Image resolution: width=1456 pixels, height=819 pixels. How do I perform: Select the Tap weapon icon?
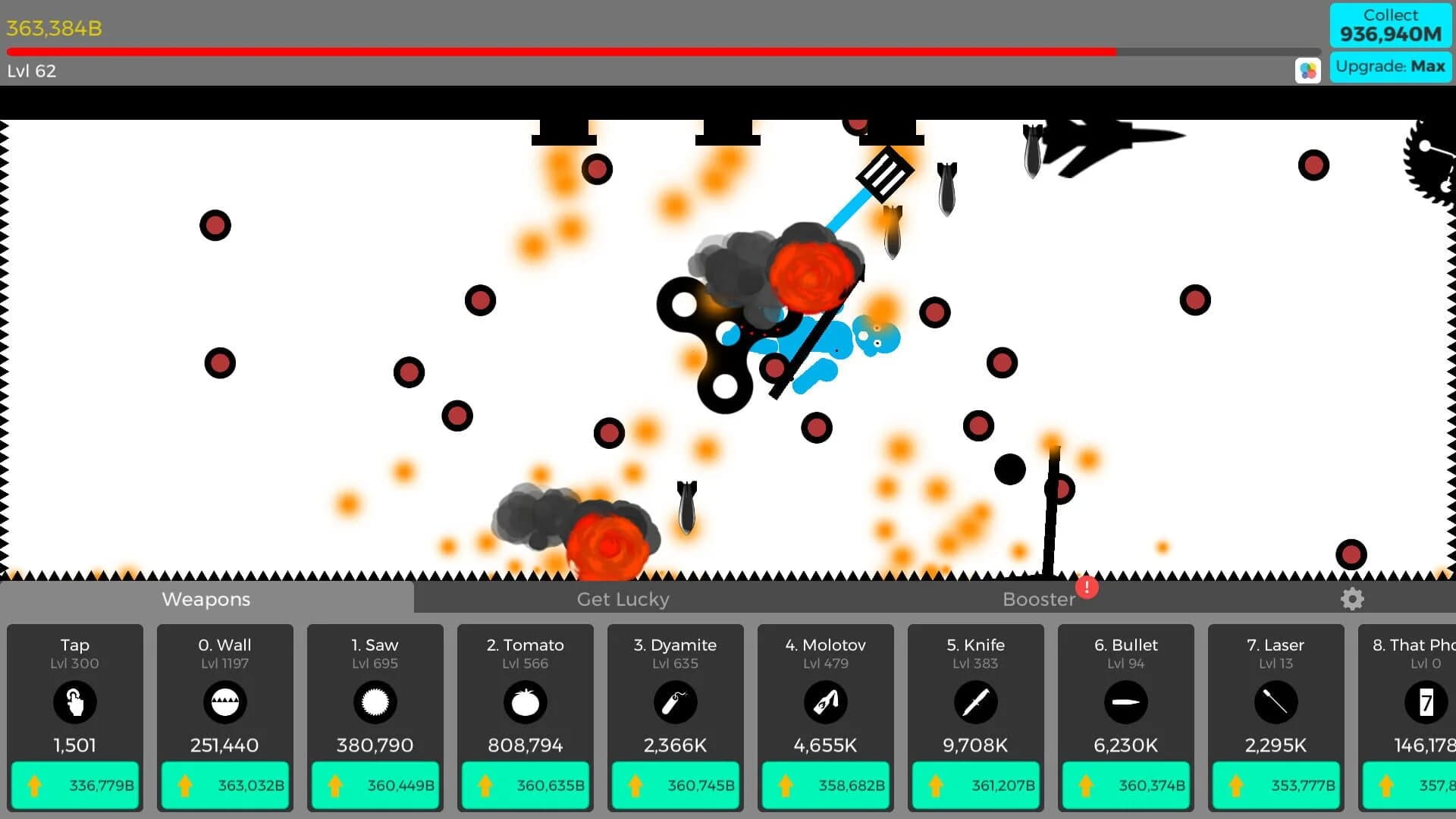point(74,702)
